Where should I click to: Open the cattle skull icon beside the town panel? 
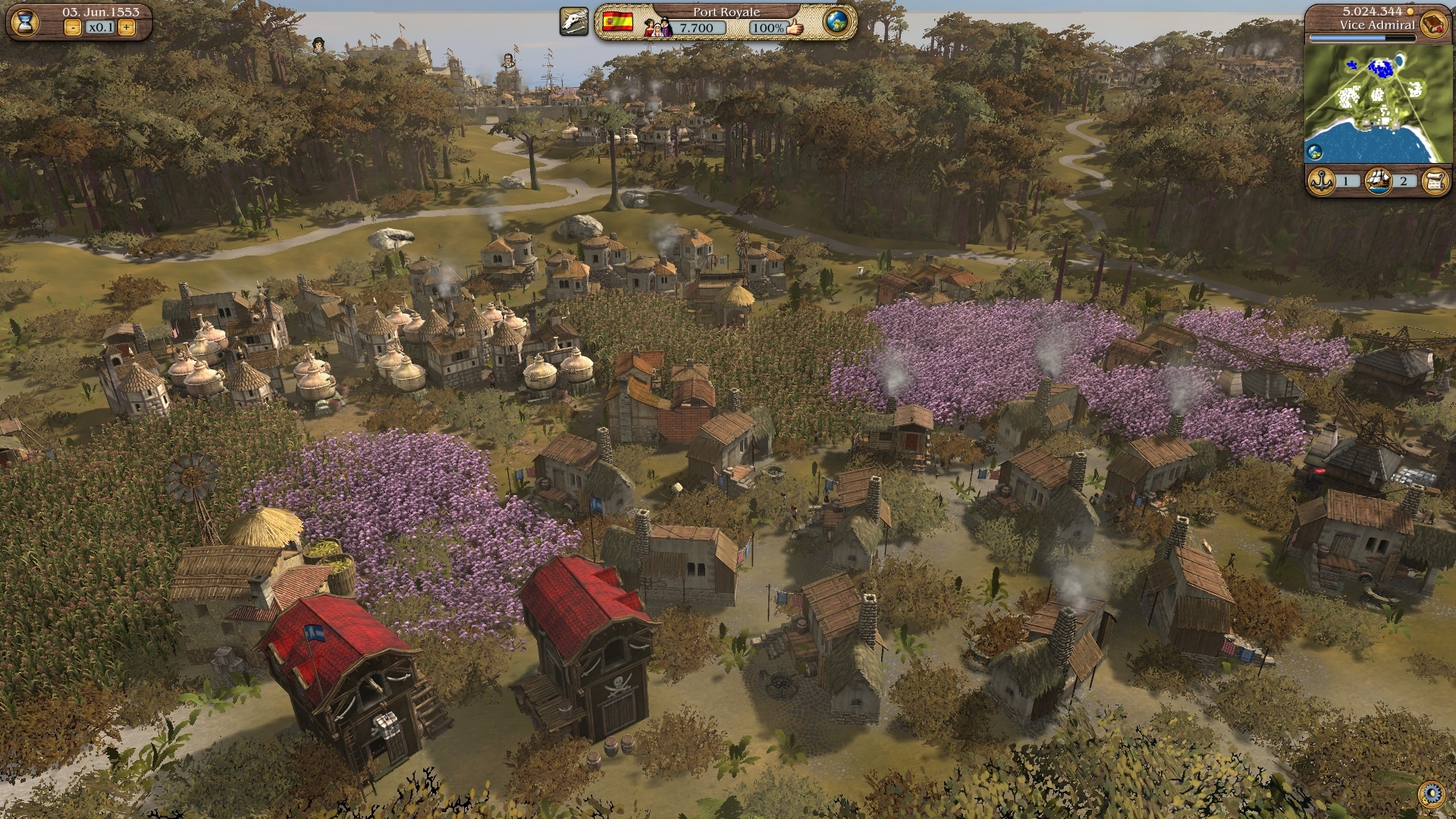[574, 22]
